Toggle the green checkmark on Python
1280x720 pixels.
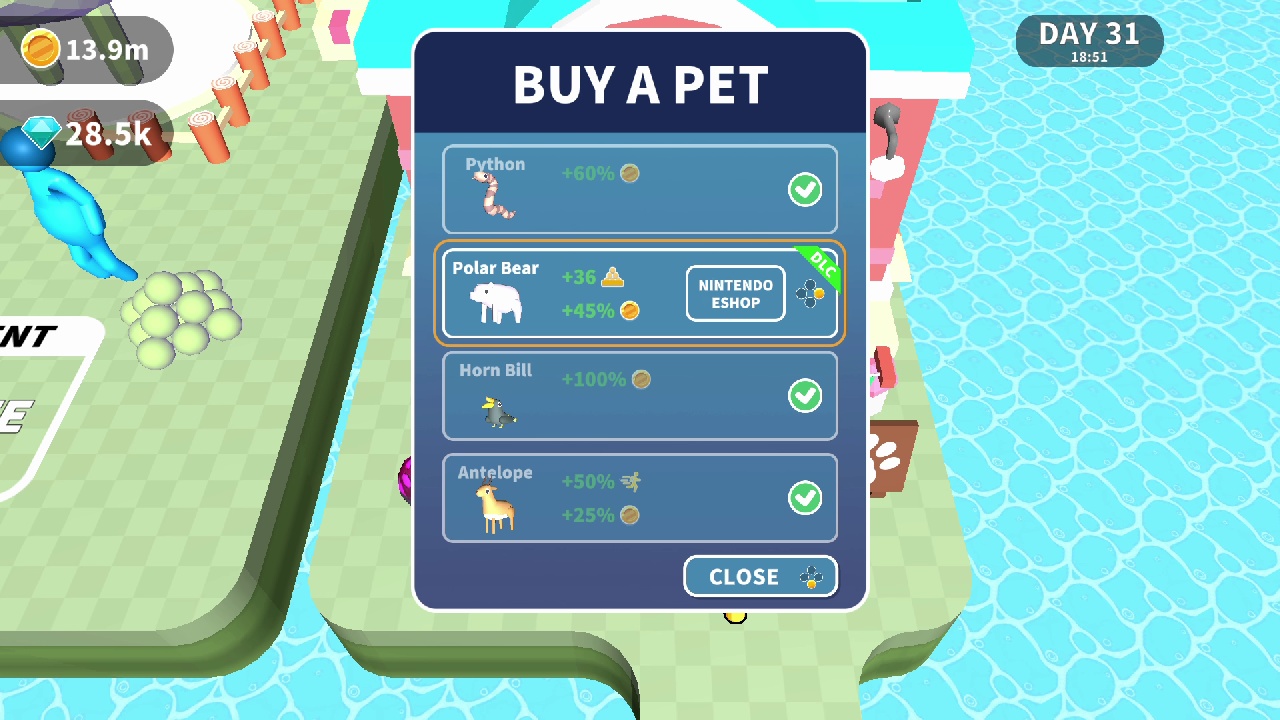click(x=805, y=190)
